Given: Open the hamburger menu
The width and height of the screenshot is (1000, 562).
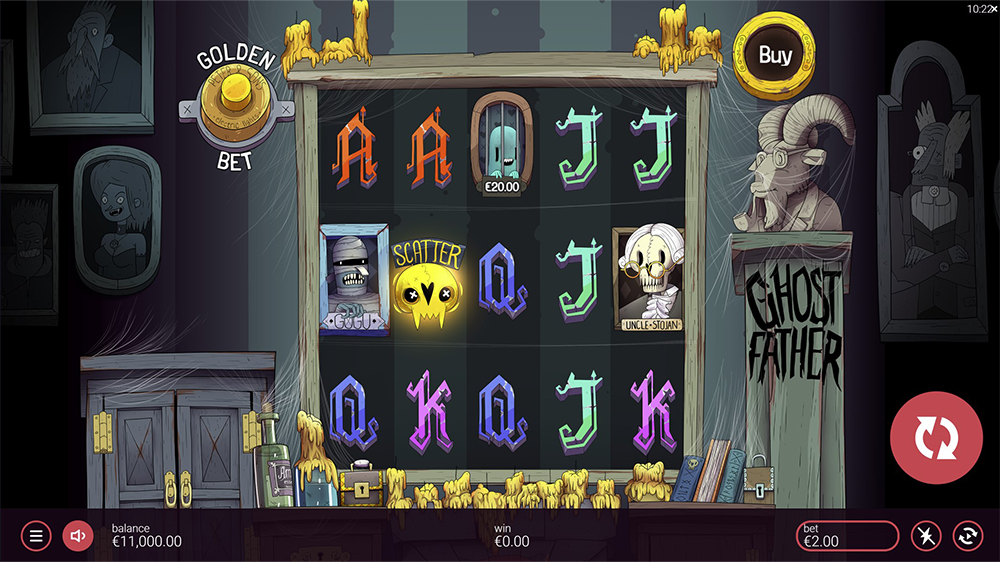Looking at the screenshot, I should coord(36,536).
